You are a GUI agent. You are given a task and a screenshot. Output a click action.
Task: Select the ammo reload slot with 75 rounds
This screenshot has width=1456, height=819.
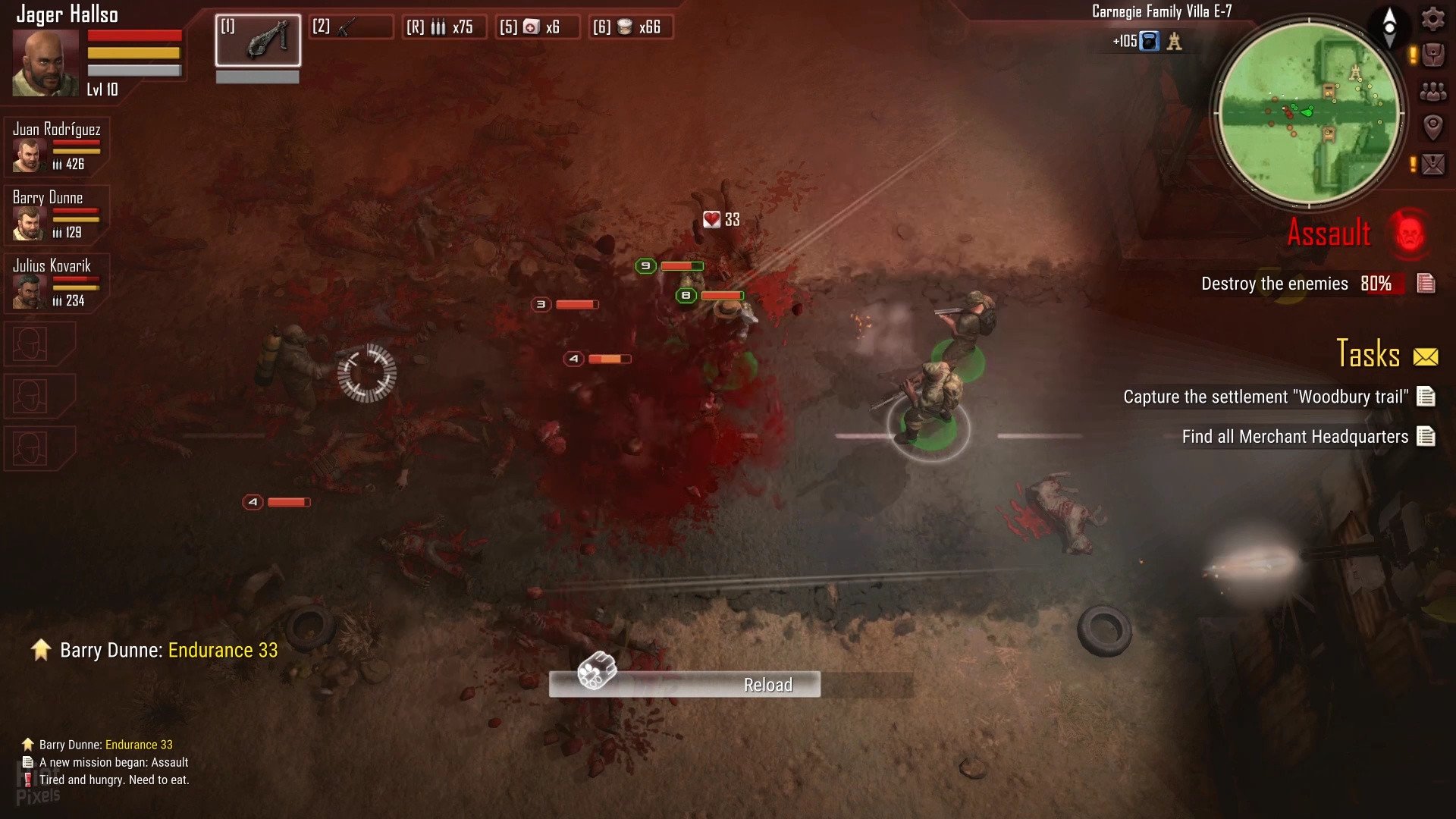(x=444, y=27)
